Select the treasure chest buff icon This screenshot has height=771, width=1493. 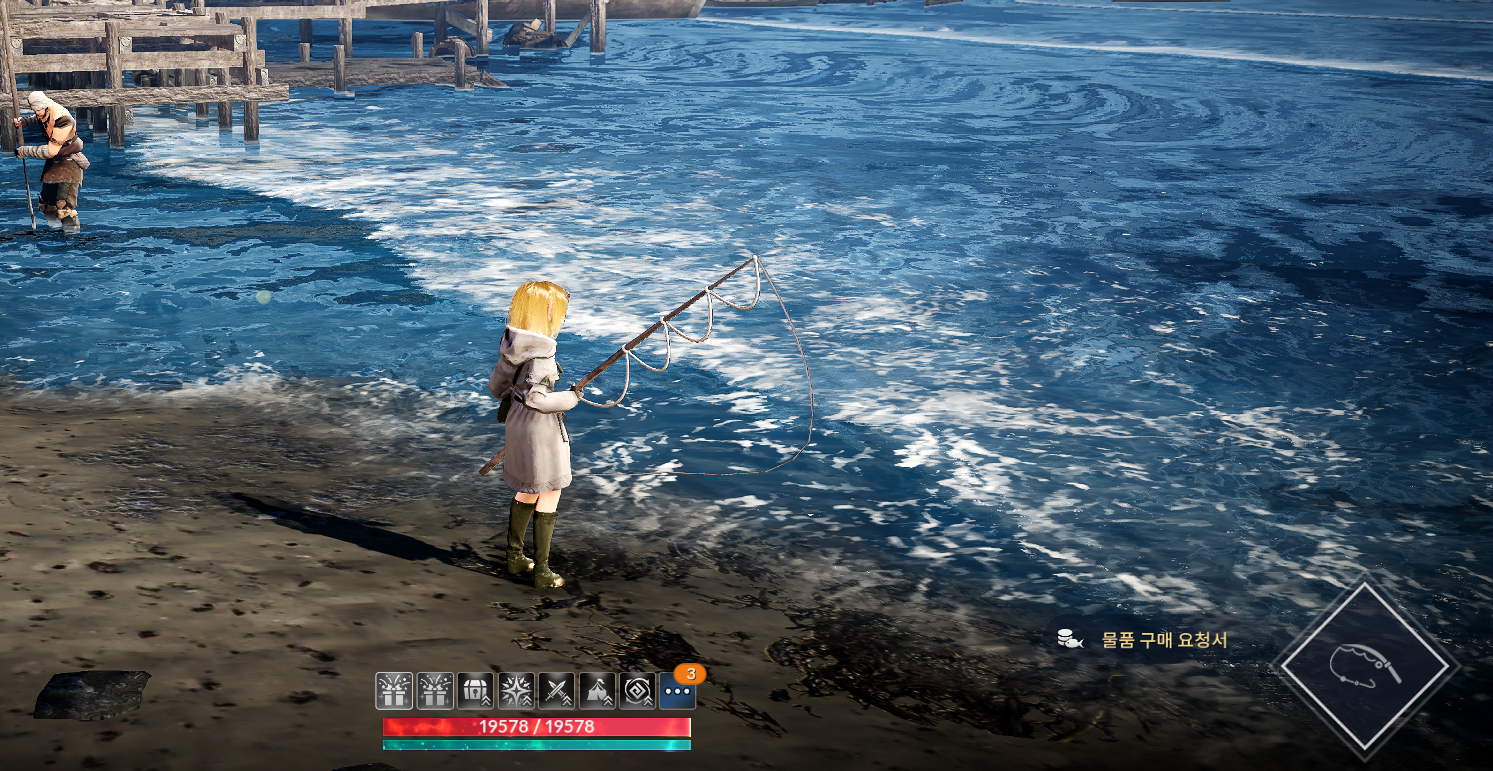pos(475,691)
